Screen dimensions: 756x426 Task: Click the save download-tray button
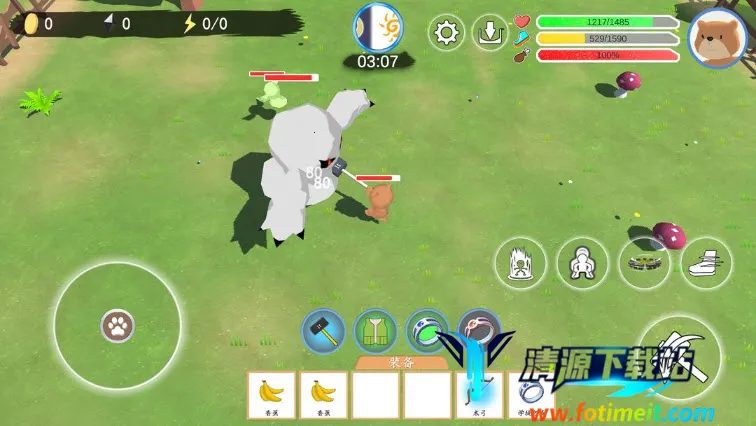pyautogui.click(x=490, y=32)
